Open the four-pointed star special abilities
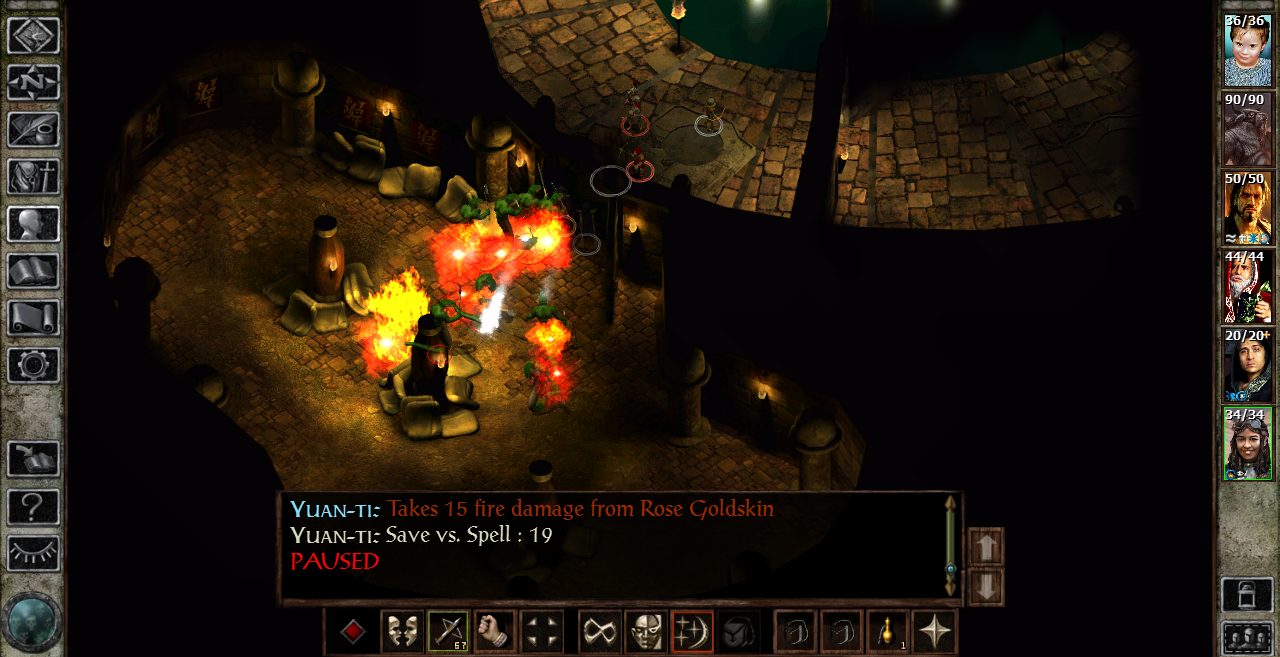This screenshot has width=1280, height=657. click(935, 632)
